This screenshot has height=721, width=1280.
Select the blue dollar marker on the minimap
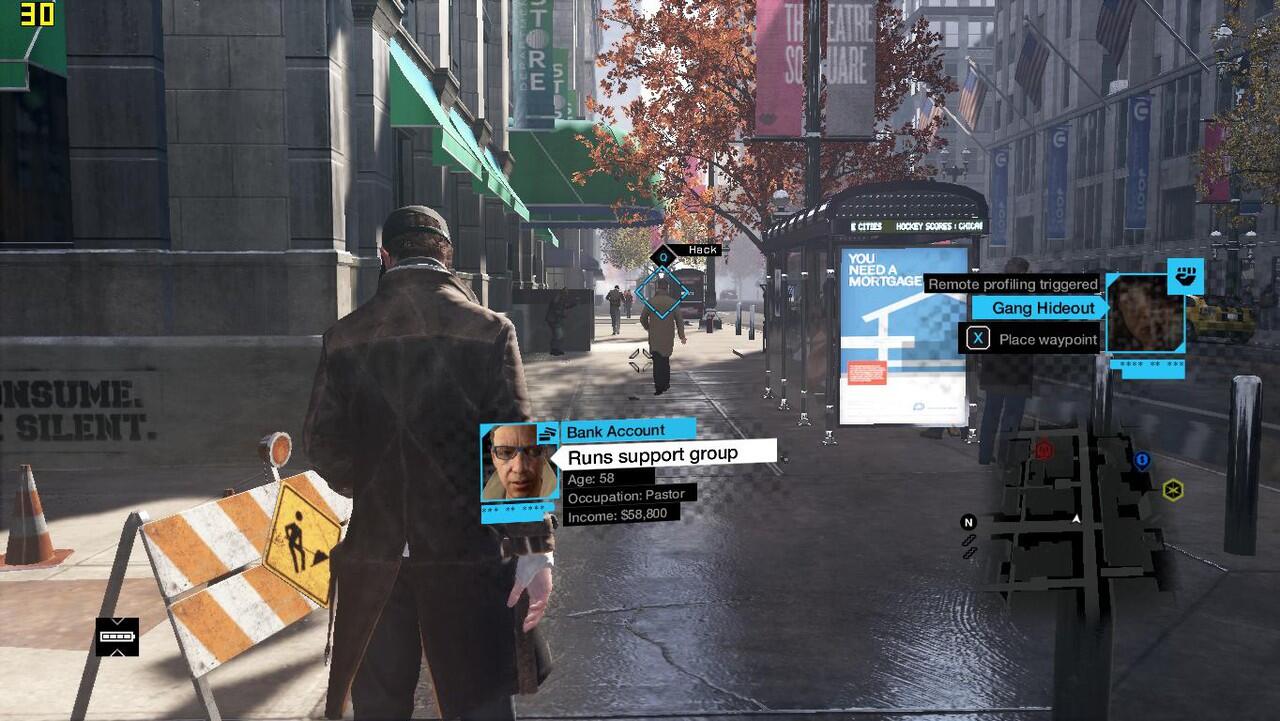(1142, 460)
